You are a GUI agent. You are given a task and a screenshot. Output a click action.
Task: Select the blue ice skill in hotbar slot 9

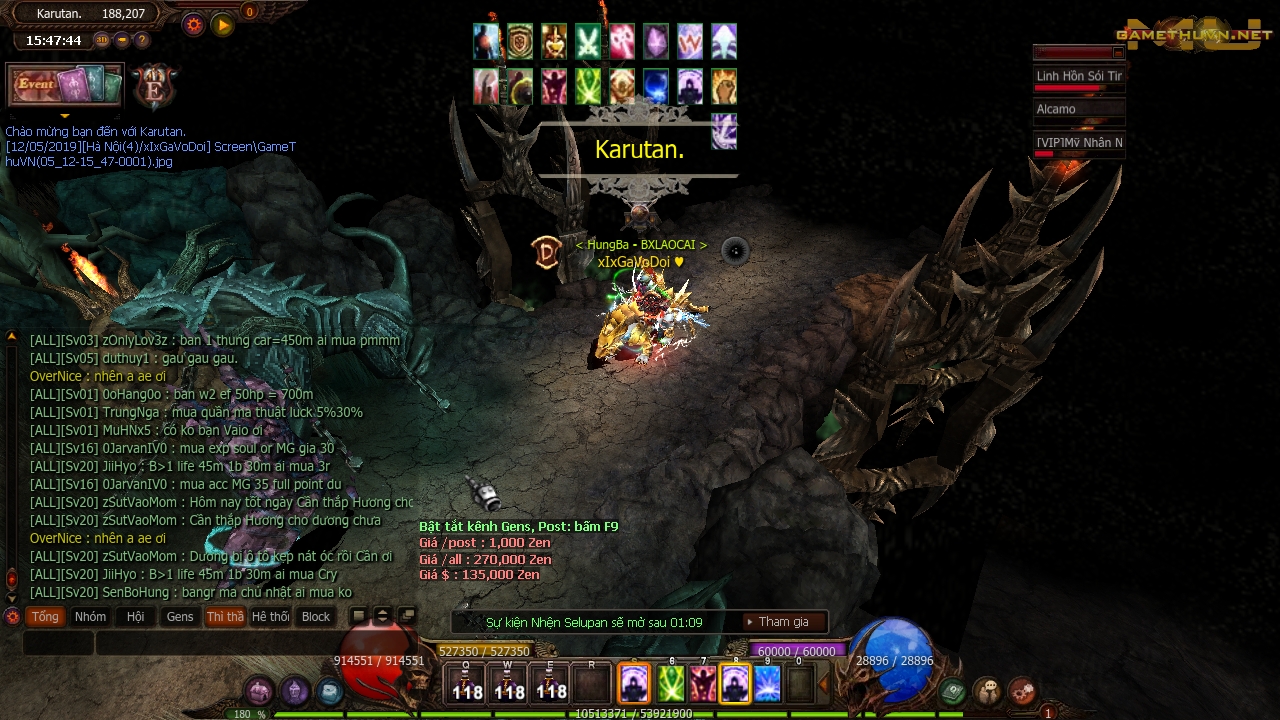[x=767, y=684]
